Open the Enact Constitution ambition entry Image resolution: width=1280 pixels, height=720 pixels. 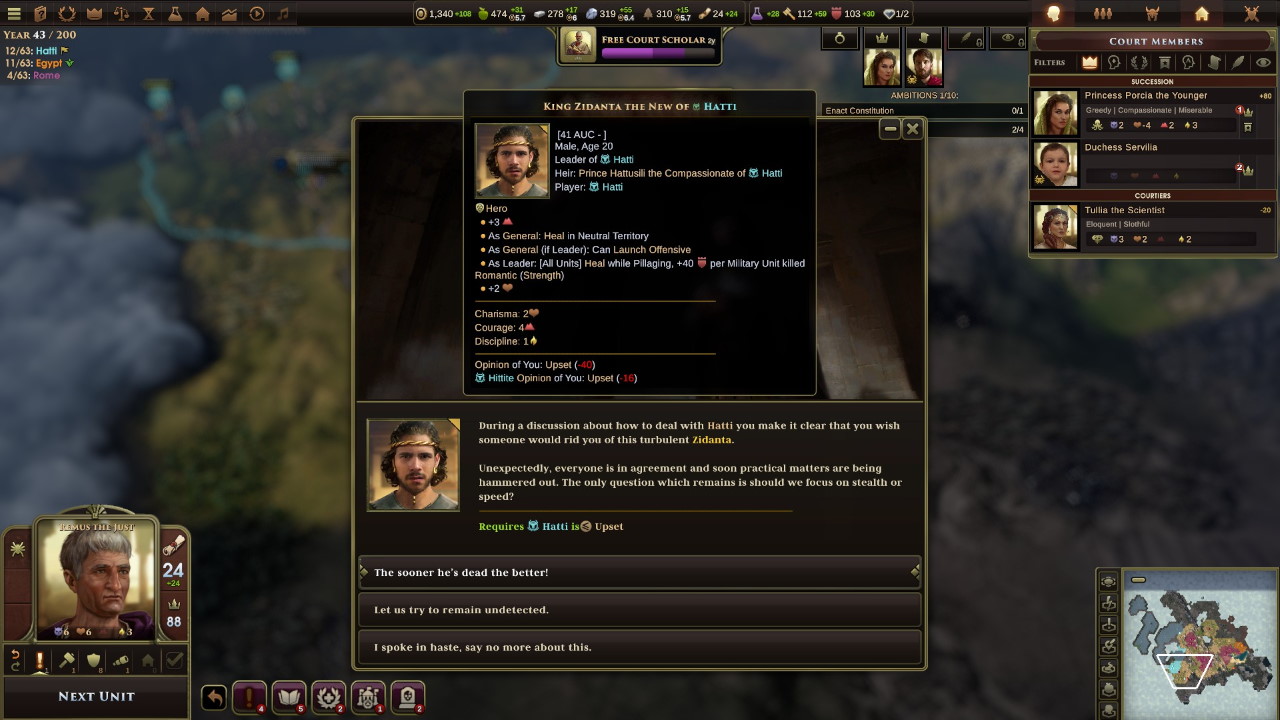(x=860, y=111)
